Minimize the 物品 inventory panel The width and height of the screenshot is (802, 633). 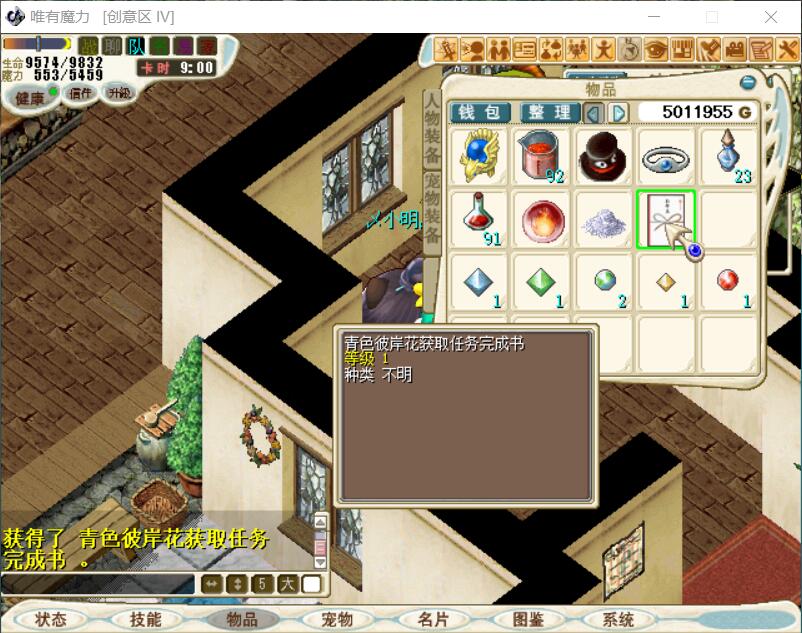point(746,82)
